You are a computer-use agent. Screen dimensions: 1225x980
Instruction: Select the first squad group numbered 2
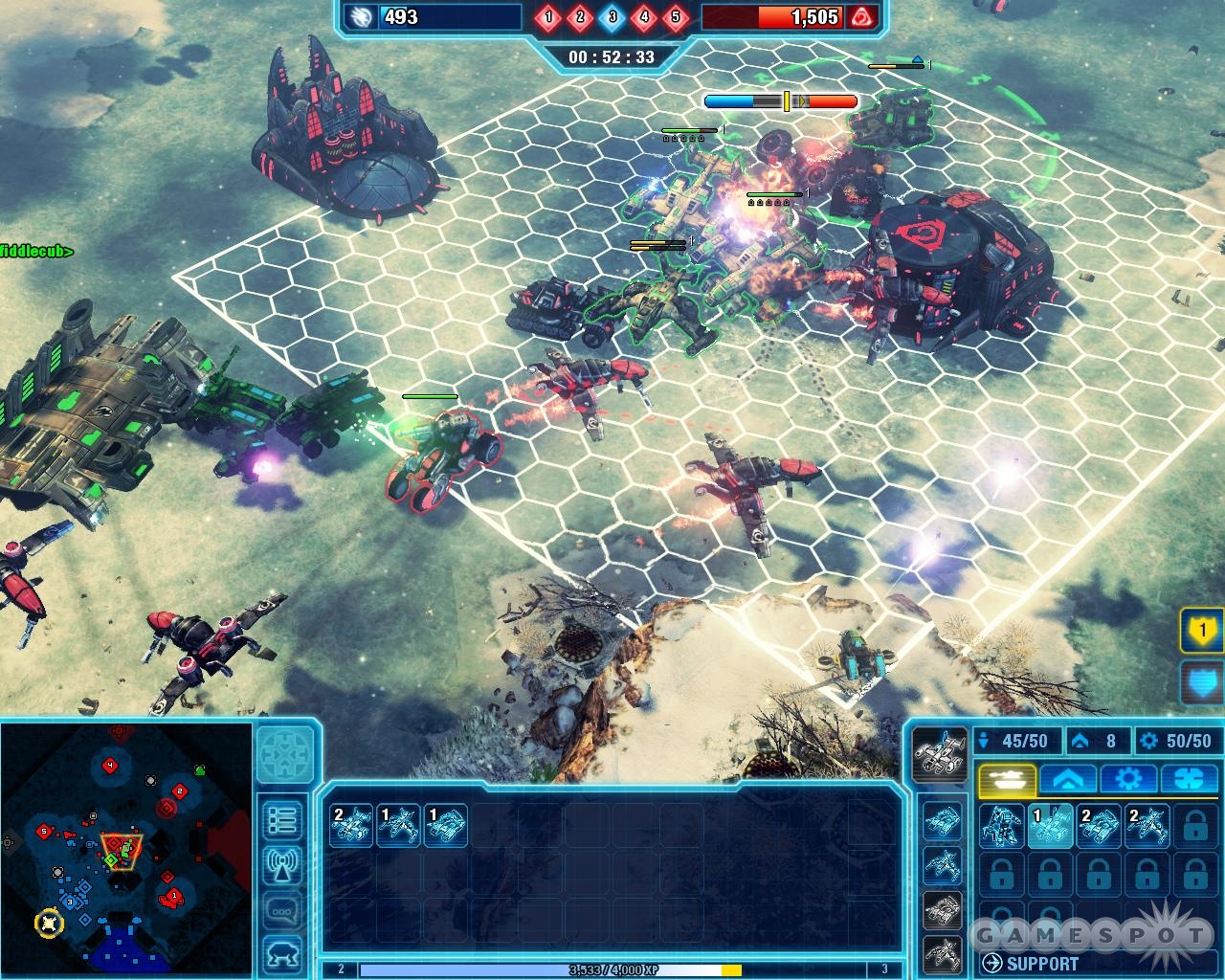(350, 825)
